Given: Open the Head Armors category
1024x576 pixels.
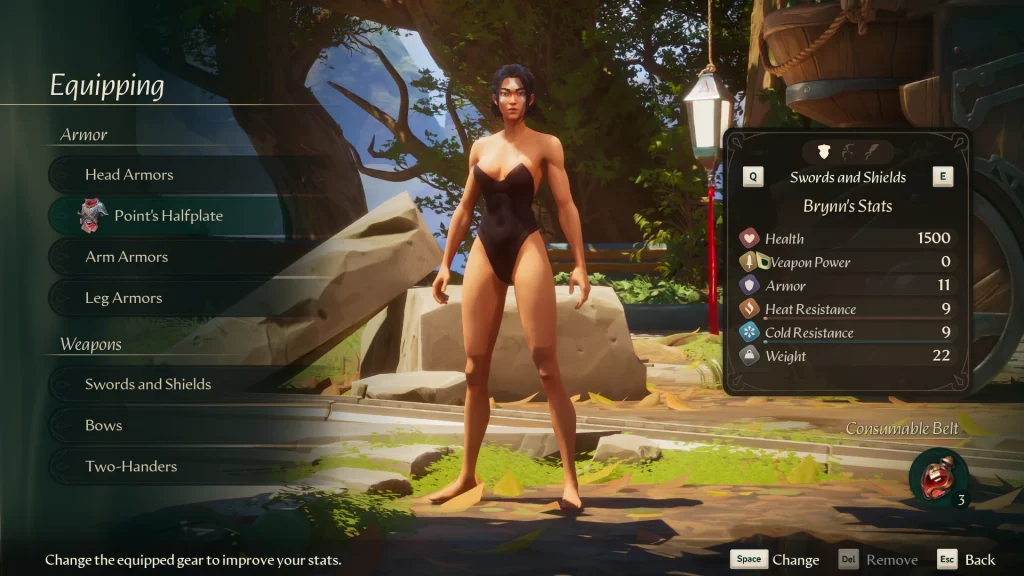Looking at the screenshot, I should 130,175.
